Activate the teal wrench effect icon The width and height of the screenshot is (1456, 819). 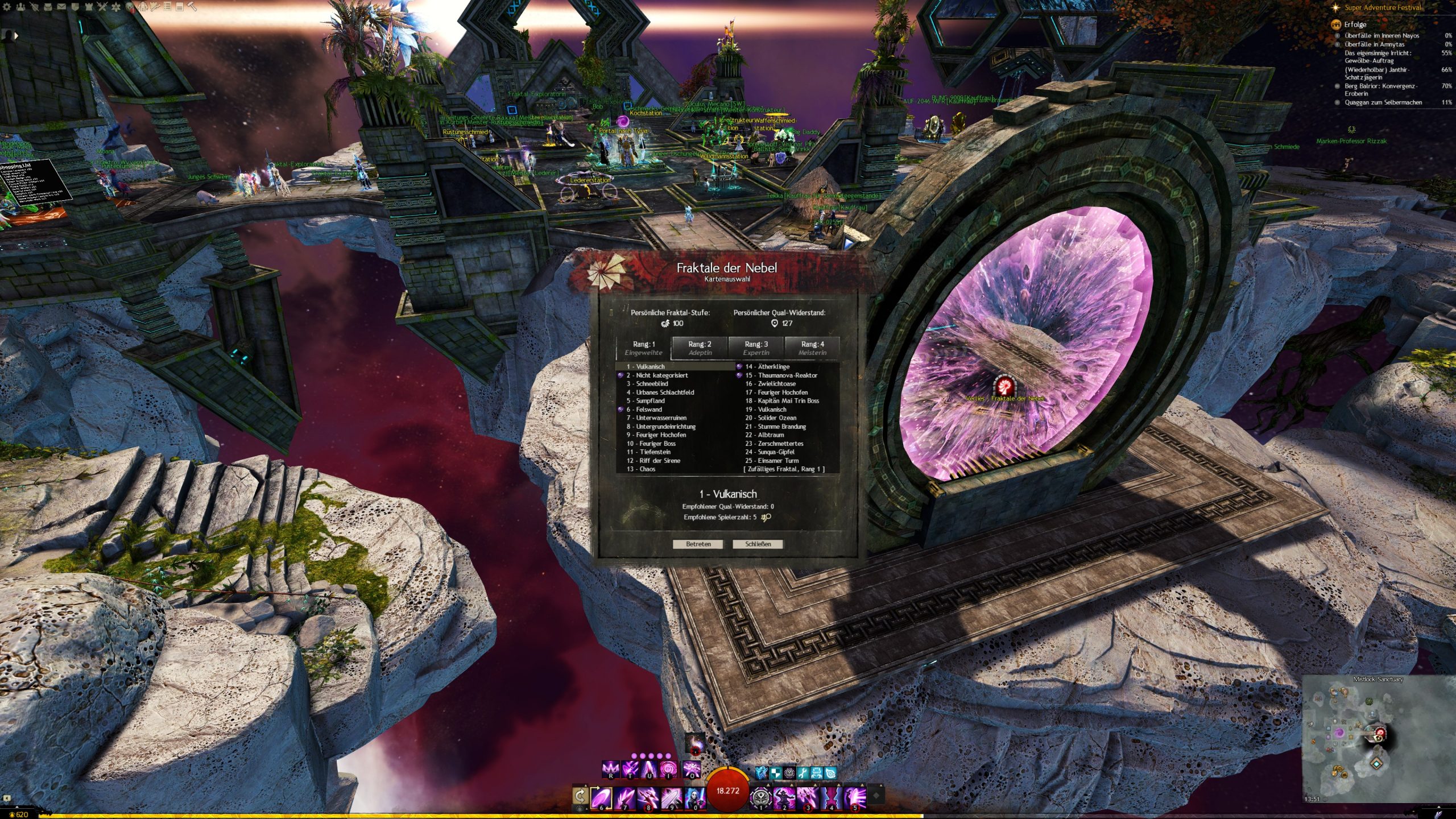point(803,773)
